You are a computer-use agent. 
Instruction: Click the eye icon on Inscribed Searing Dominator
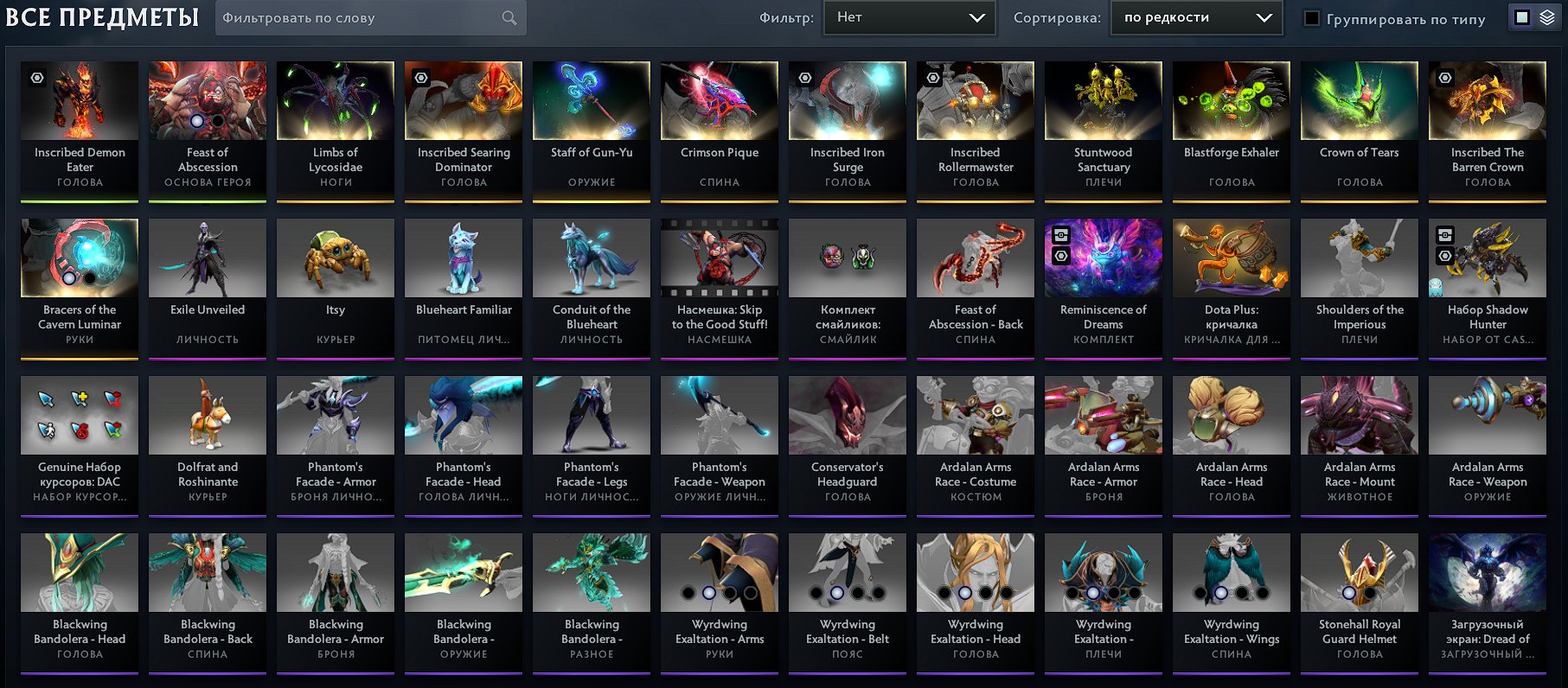pyautogui.click(x=423, y=78)
